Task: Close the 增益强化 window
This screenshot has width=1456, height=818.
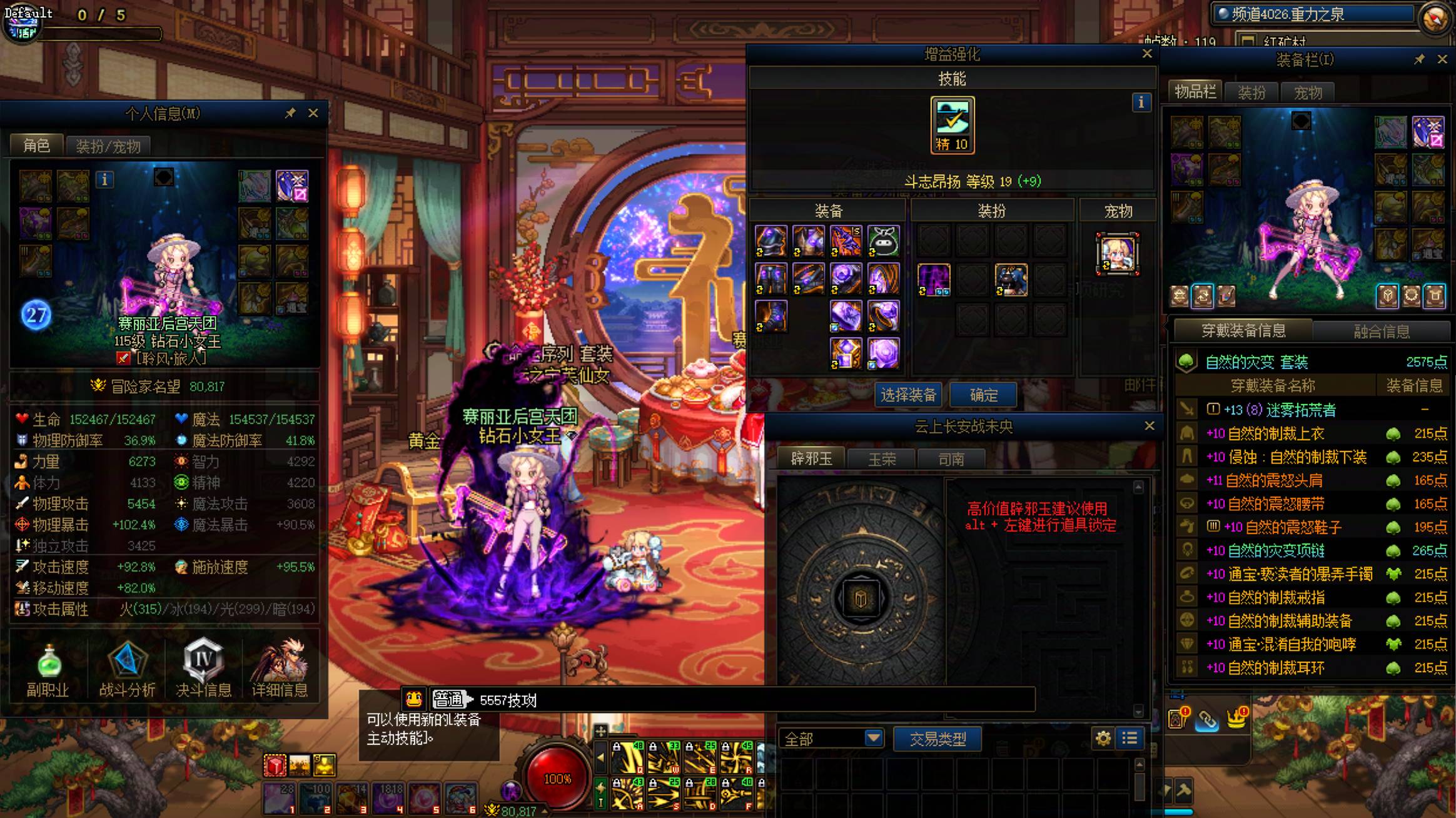Action: click(x=1147, y=54)
